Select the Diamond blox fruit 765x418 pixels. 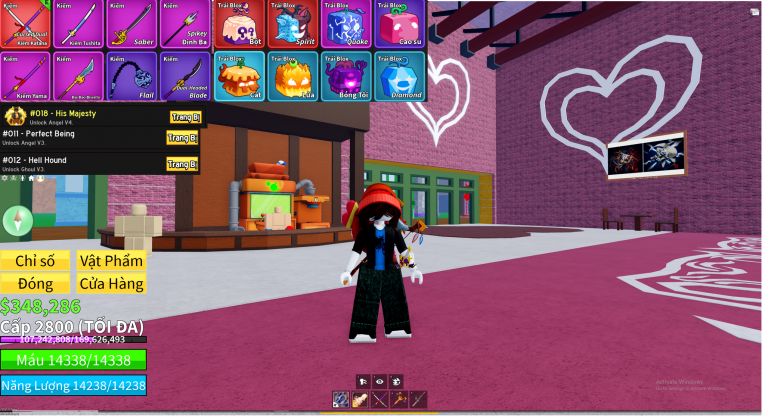click(x=400, y=75)
